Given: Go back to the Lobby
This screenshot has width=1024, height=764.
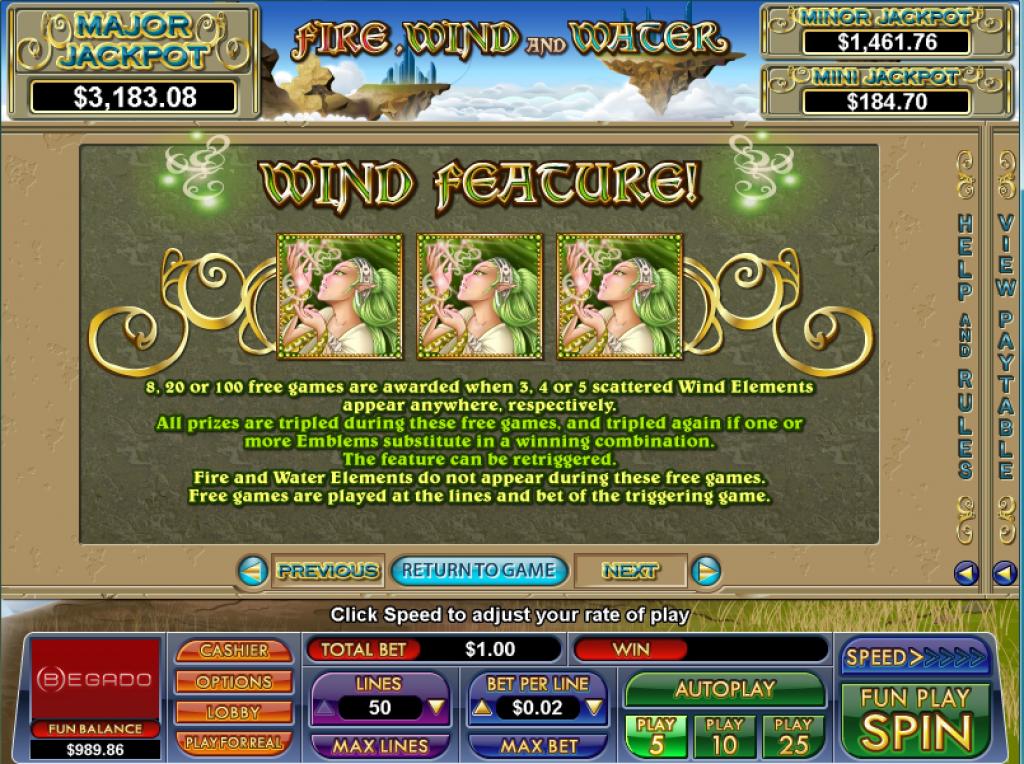Looking at the screenshot, I should (234, 712).
